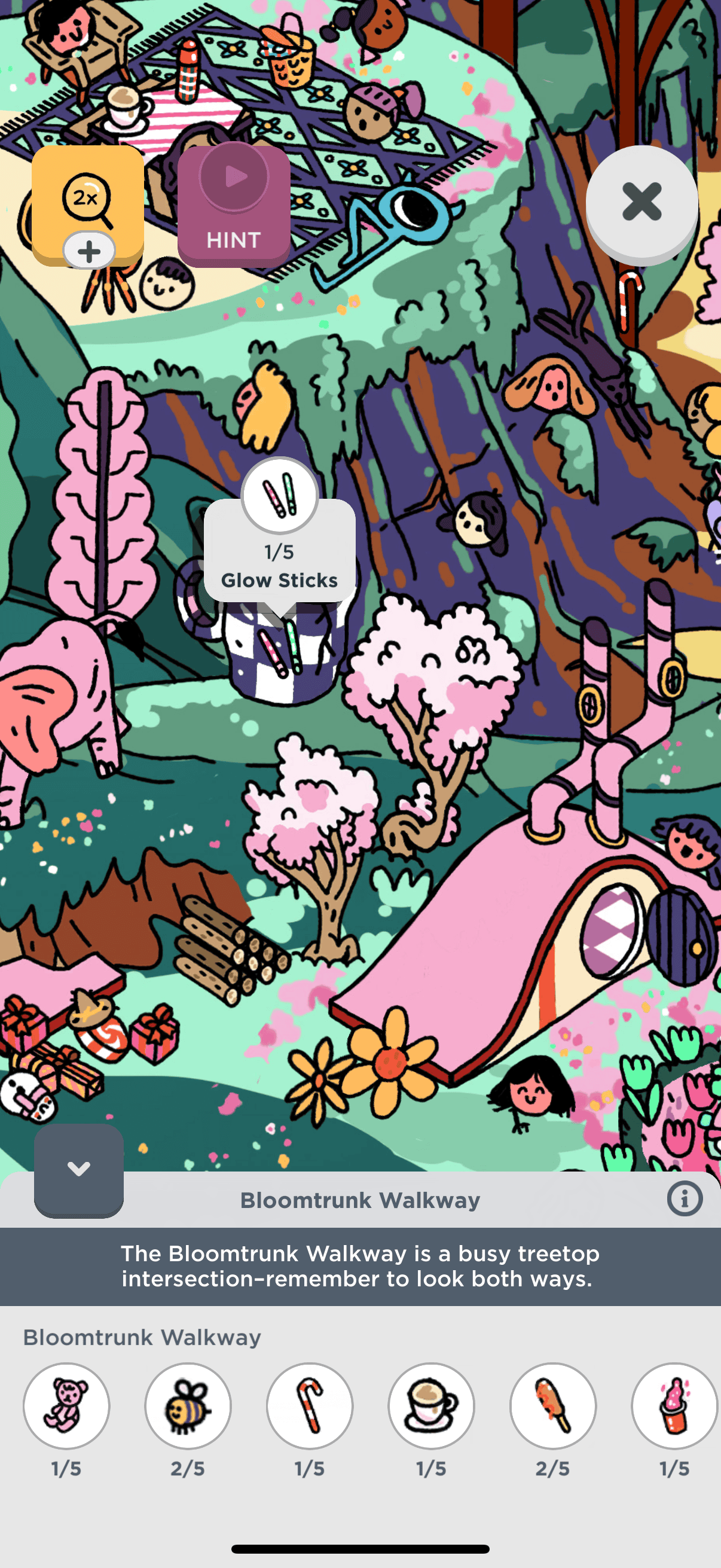Select the bumblebee item
The height and width of the screenshot is (1568, 721).
pyautogui.click(x=188, y=1405)
